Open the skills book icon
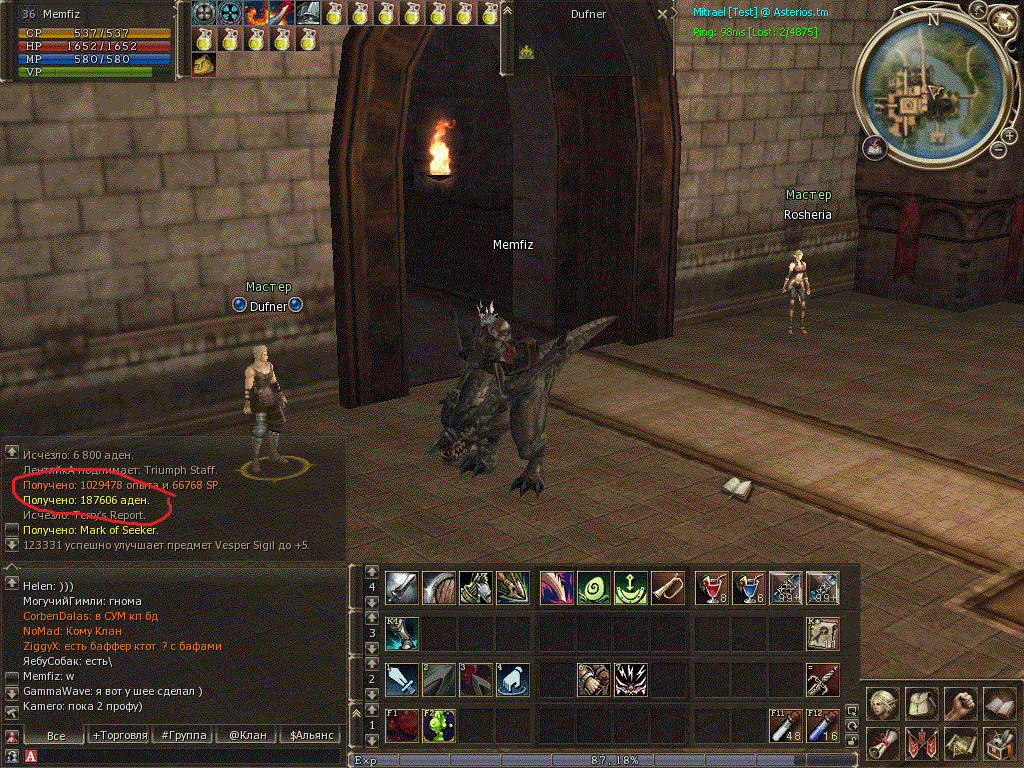Image resolution: width=1024 pixels, height=768 pixels. 999,704
